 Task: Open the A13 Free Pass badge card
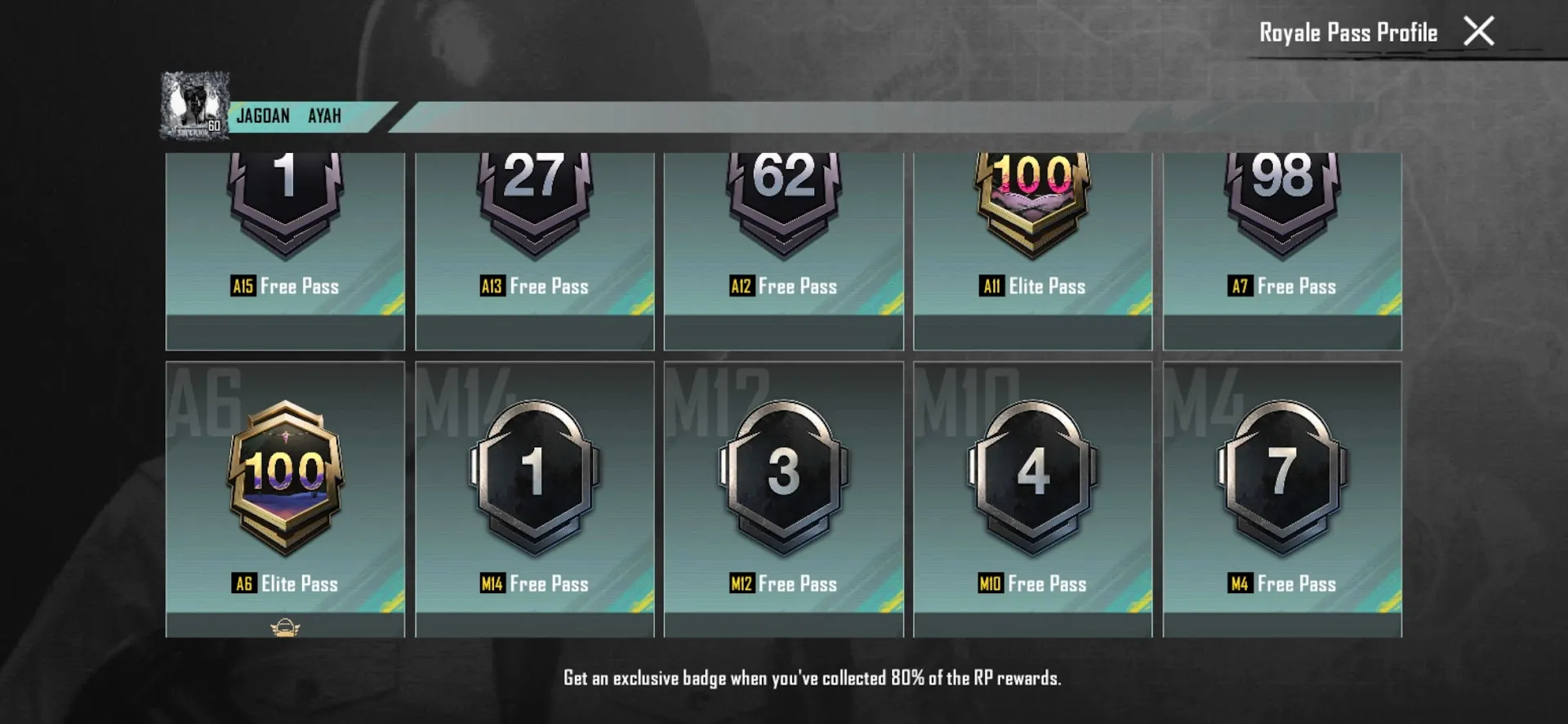coord(534,245)
